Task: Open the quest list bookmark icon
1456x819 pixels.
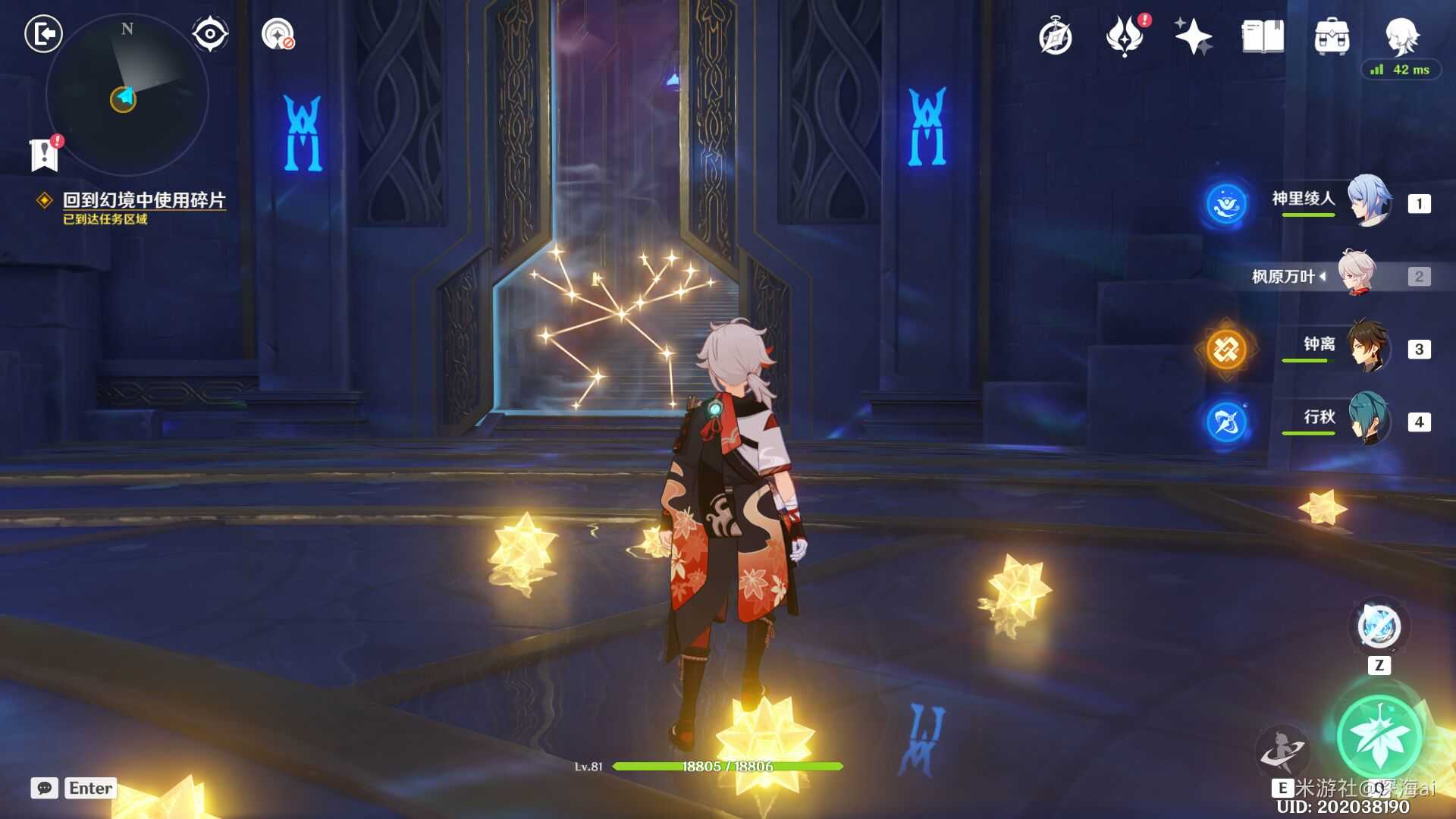Action: coord(45,154)
